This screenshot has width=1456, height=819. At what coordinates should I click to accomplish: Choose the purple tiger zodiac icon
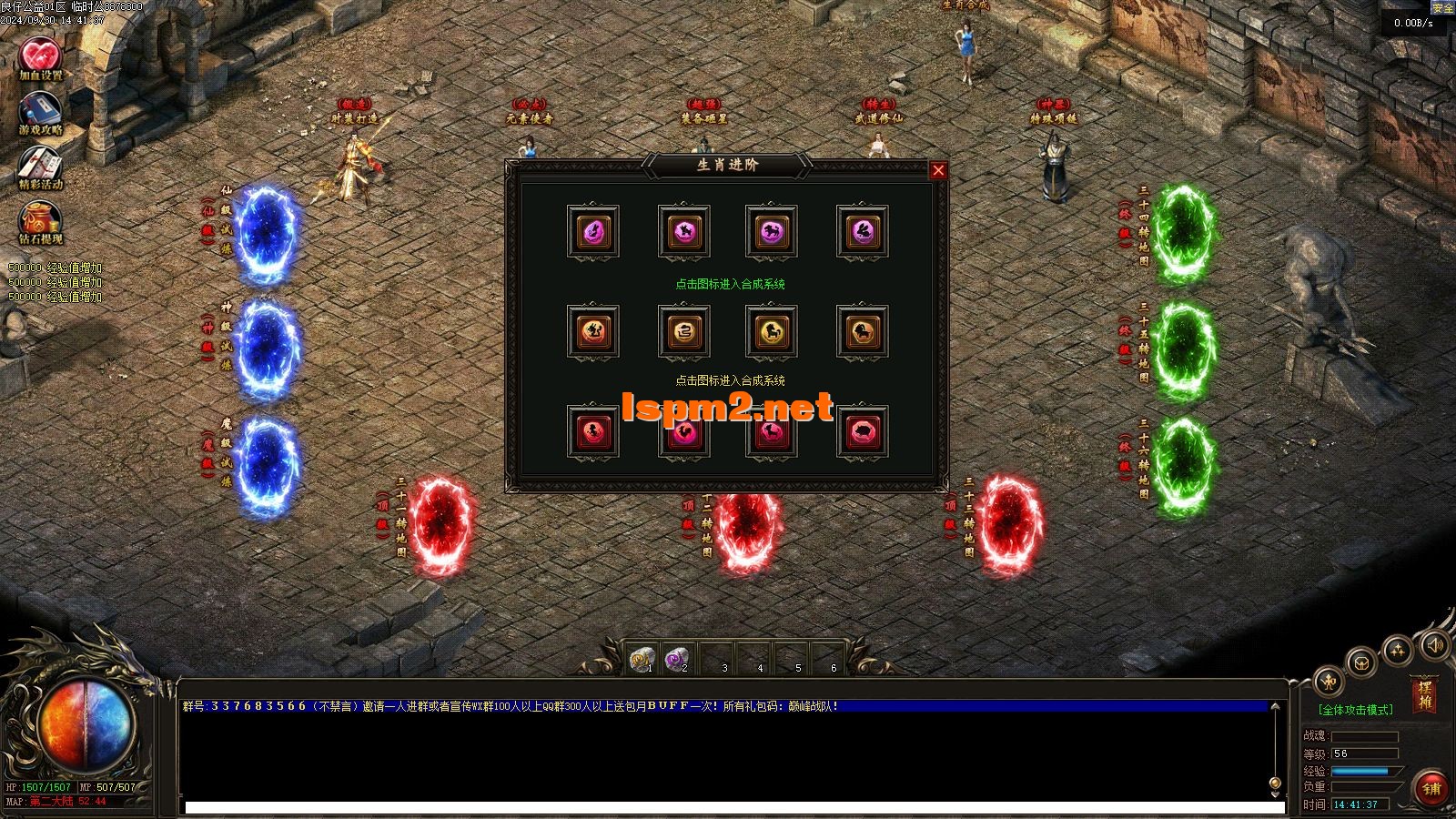coord(772,232)
